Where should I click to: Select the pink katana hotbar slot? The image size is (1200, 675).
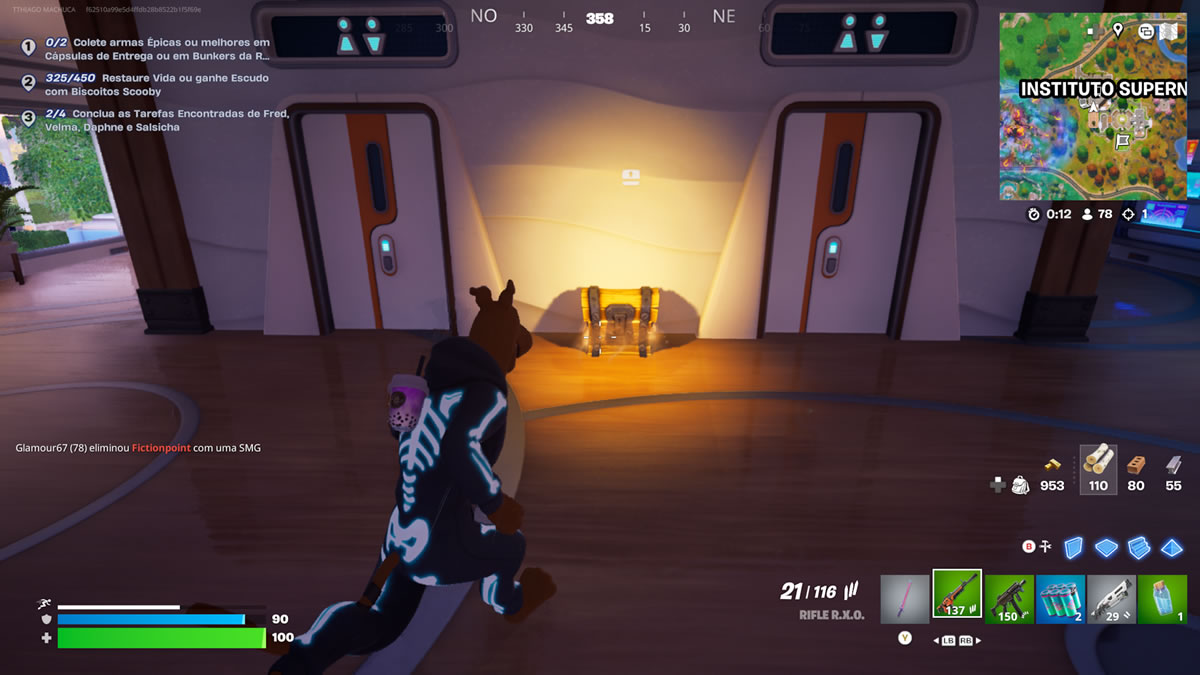pyautogui.click(x=905, y=598)
